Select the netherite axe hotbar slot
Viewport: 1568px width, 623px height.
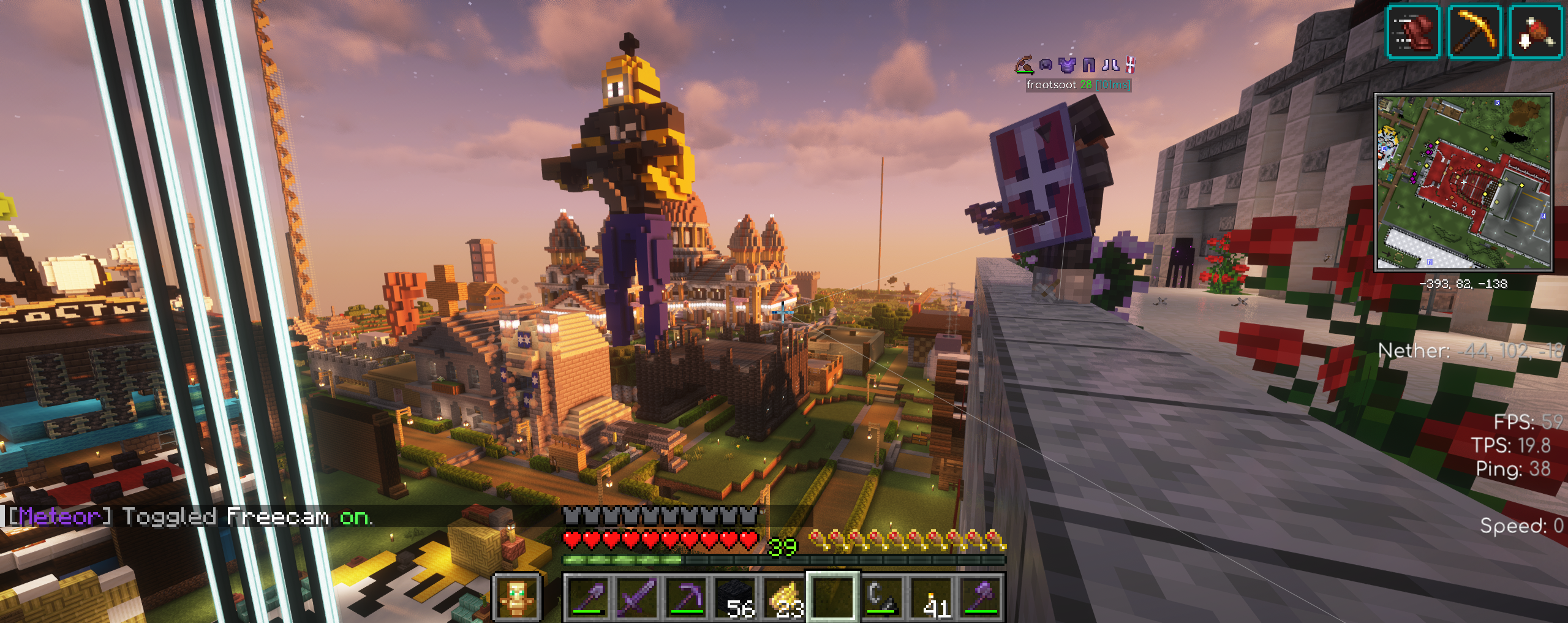tap(981, 597)
